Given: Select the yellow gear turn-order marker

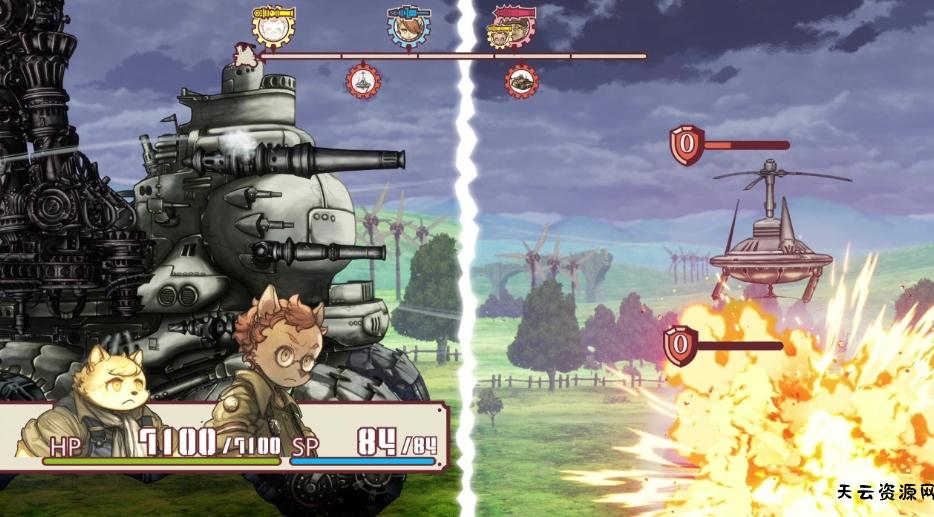Looking at the screenshot, I should click(x=272, y=27).
